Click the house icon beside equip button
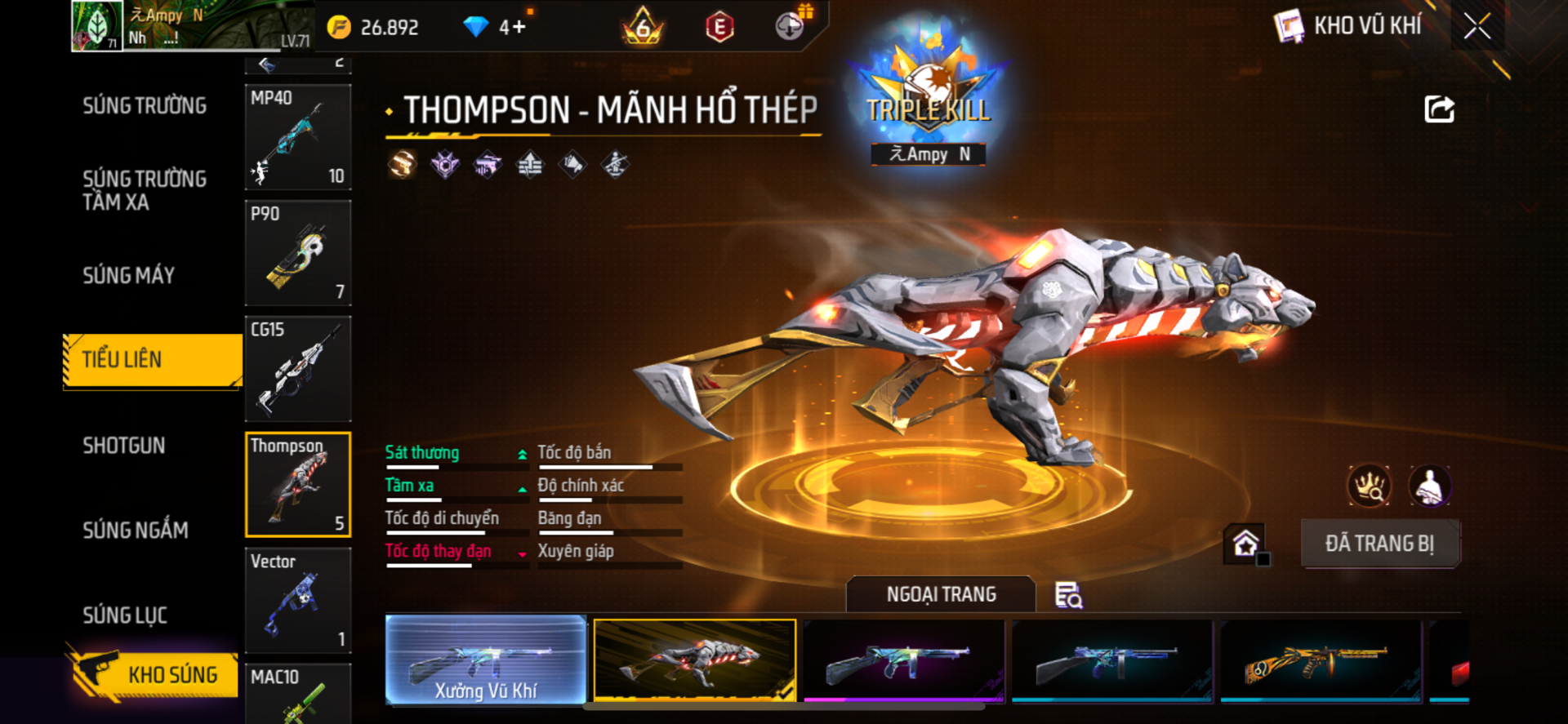This screenshot has width=1568, height=724. click(x=1245, y=544)
